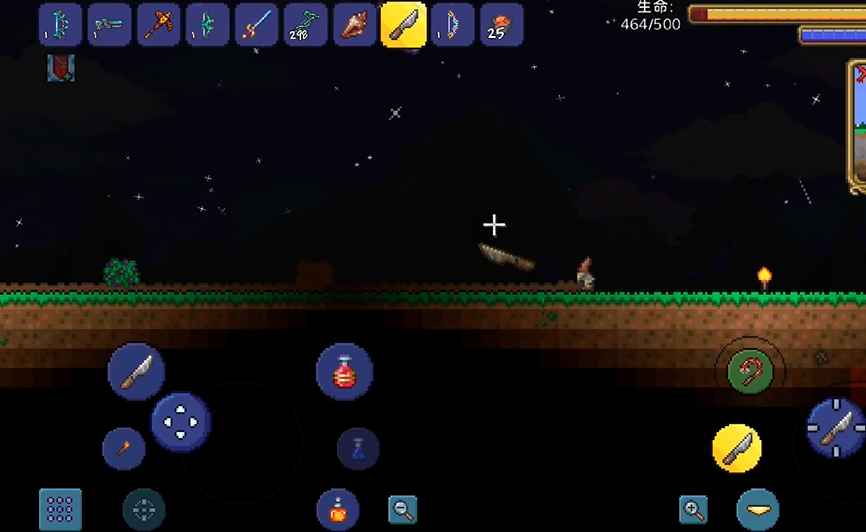This screenshot has width=866, height=532.
Task: Click the red banner buff icon
Action: pos(60,69)
